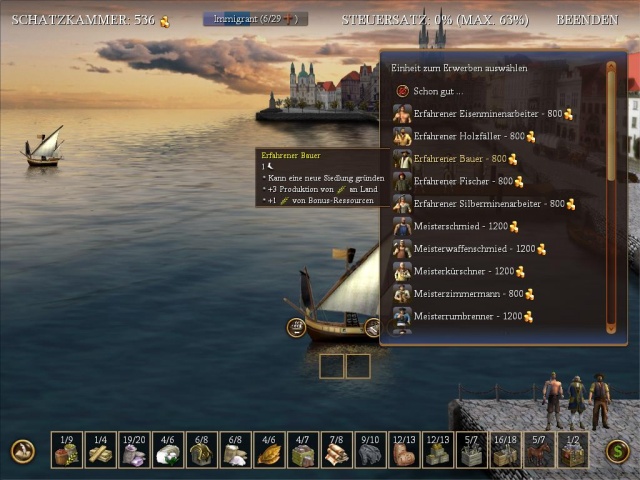
Task: Pick the trade good priced 16/18
Action: pos(505,450)
